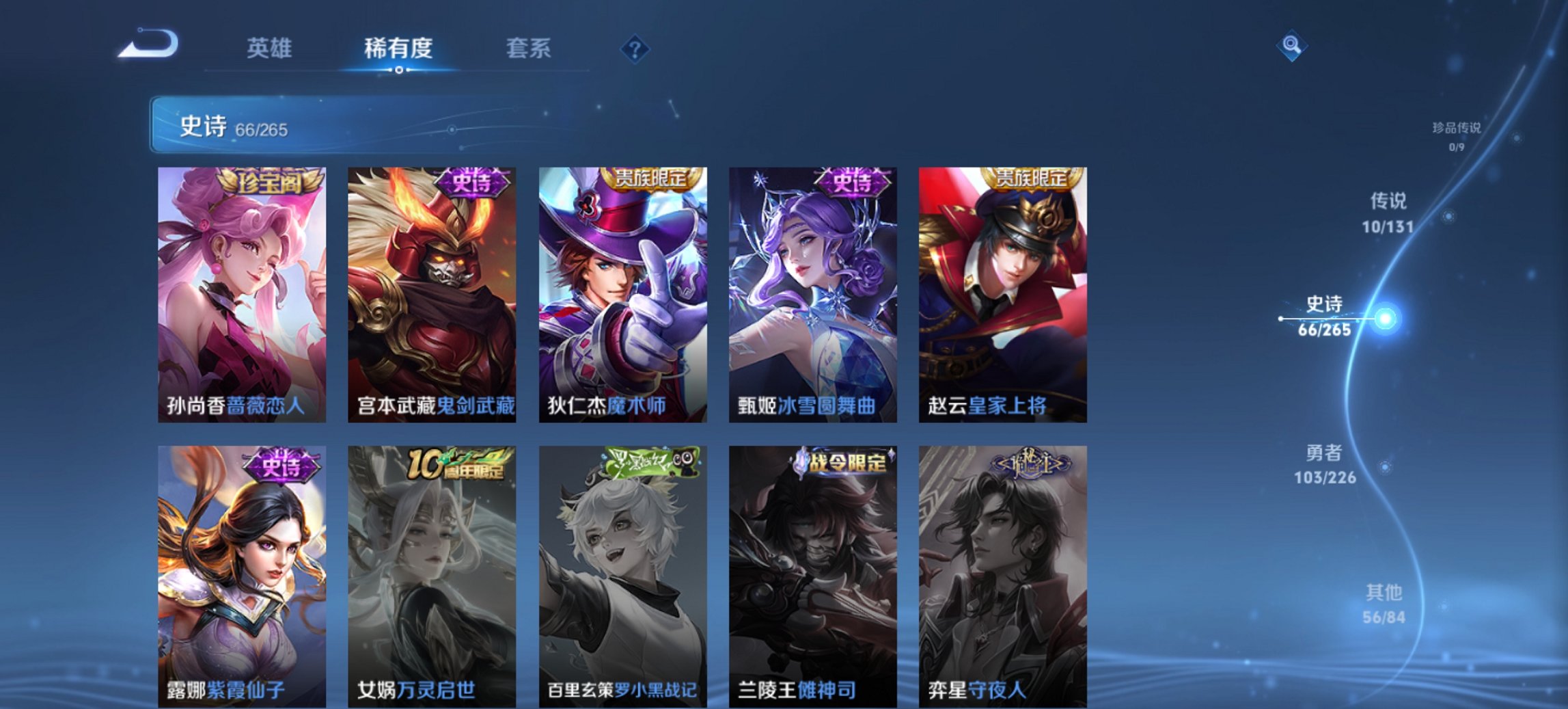The height and width of the screenshot is (709, 1568).
Task: Switch to the 套系 tab
Action: (529, 49)
